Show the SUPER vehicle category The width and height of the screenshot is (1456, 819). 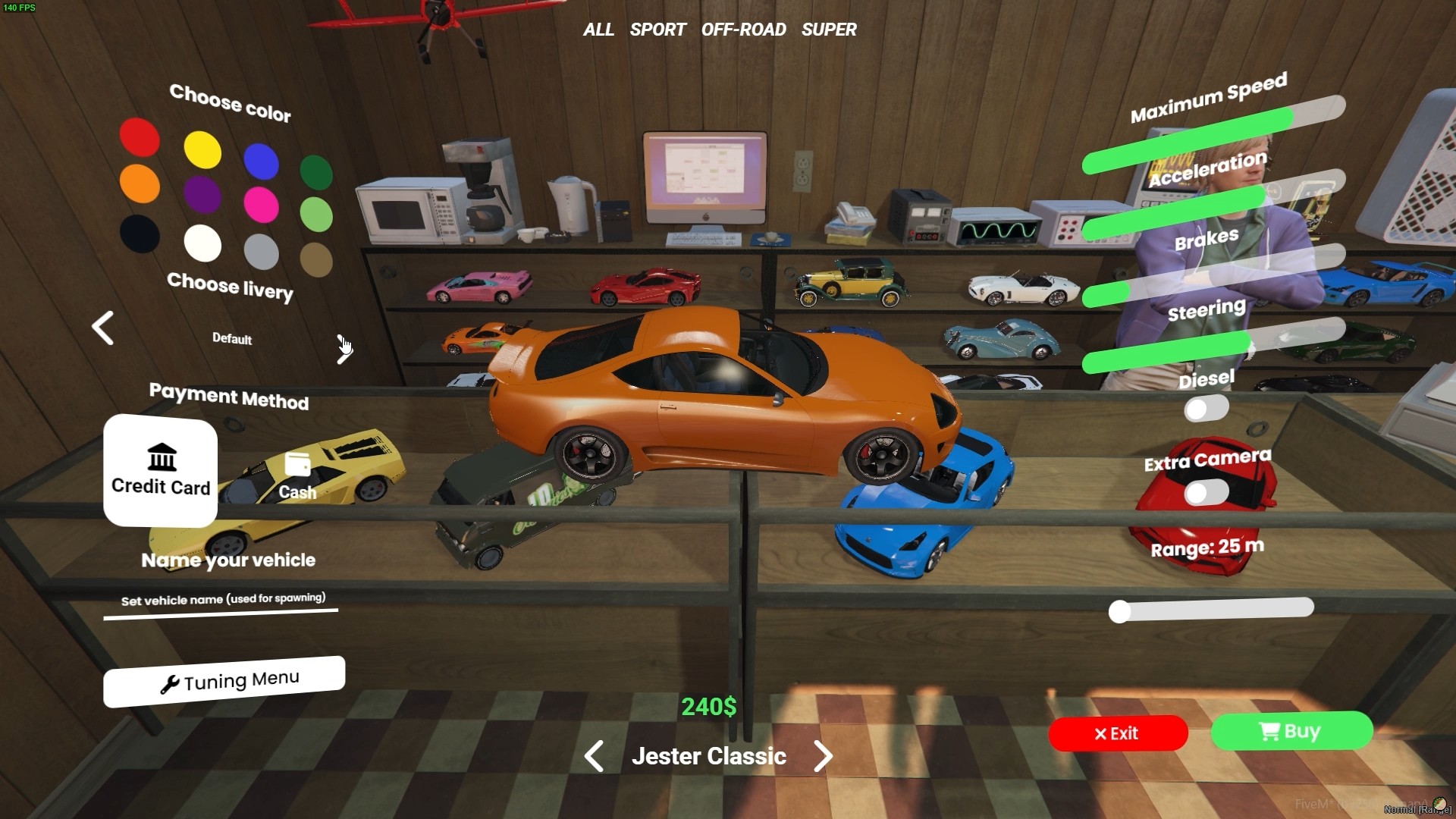click(x=829, y=30)
